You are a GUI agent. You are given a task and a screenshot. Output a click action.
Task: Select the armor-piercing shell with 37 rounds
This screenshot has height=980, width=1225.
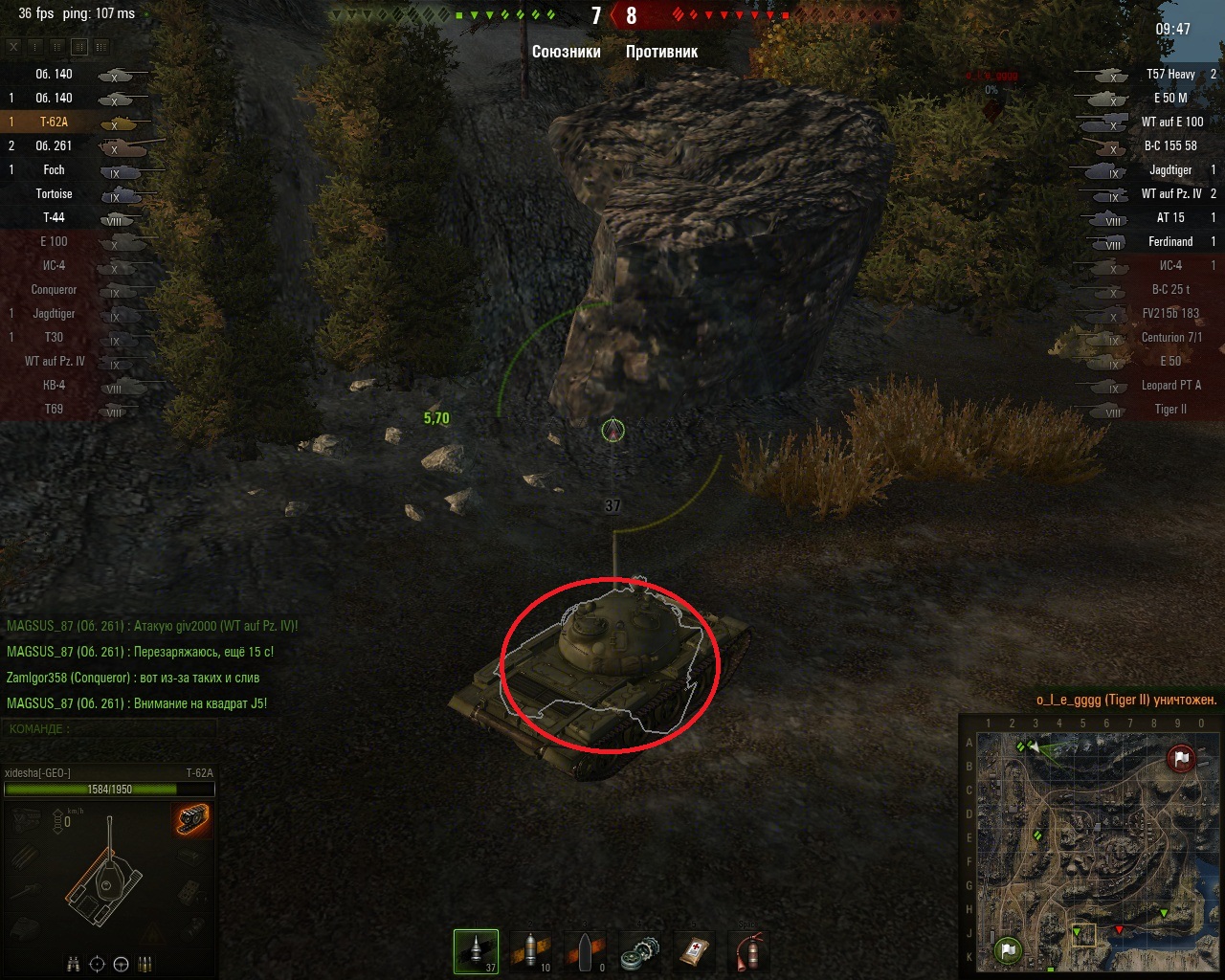(476, 951)
